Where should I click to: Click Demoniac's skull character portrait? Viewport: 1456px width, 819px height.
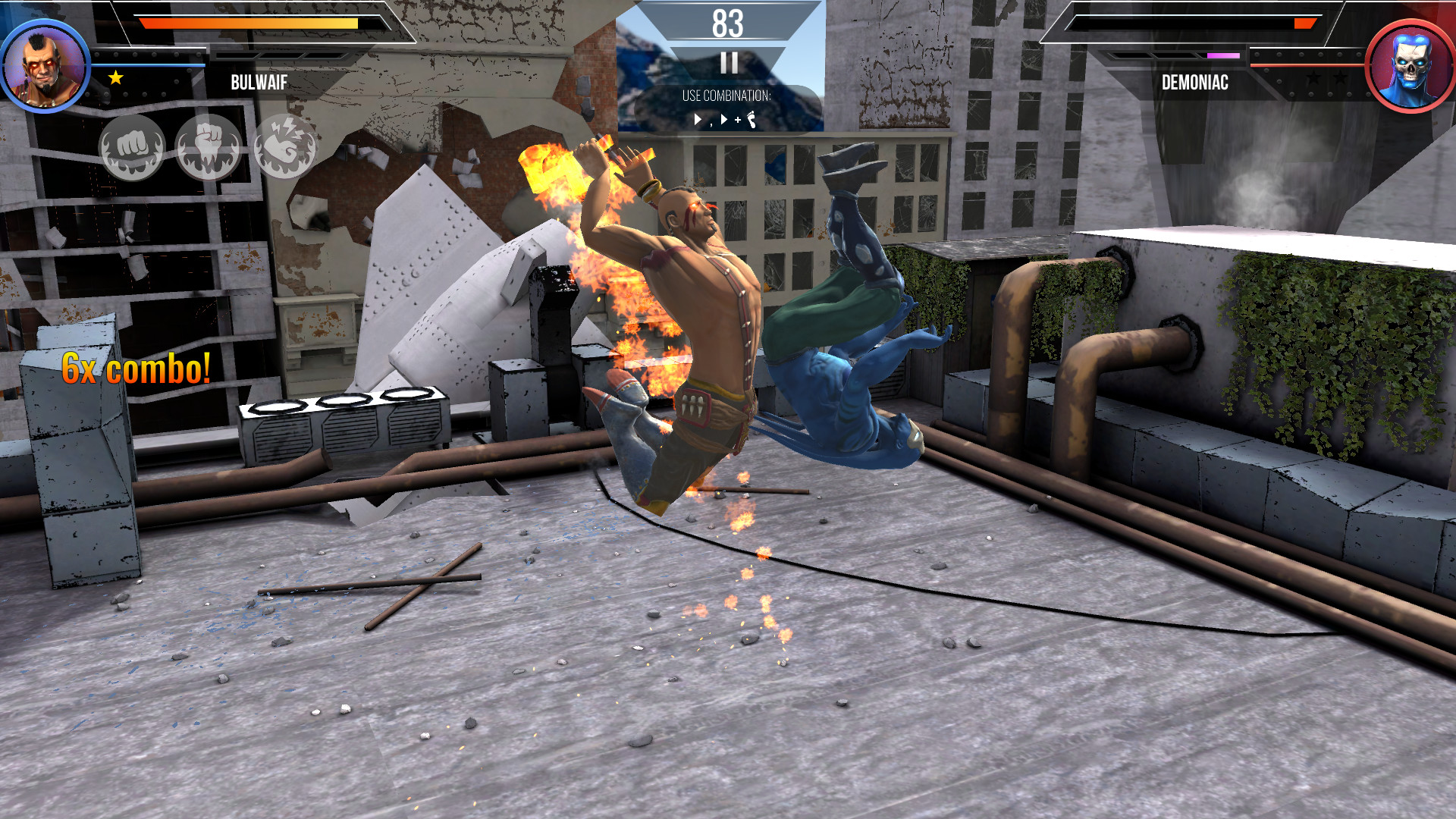pos(1408,67)
